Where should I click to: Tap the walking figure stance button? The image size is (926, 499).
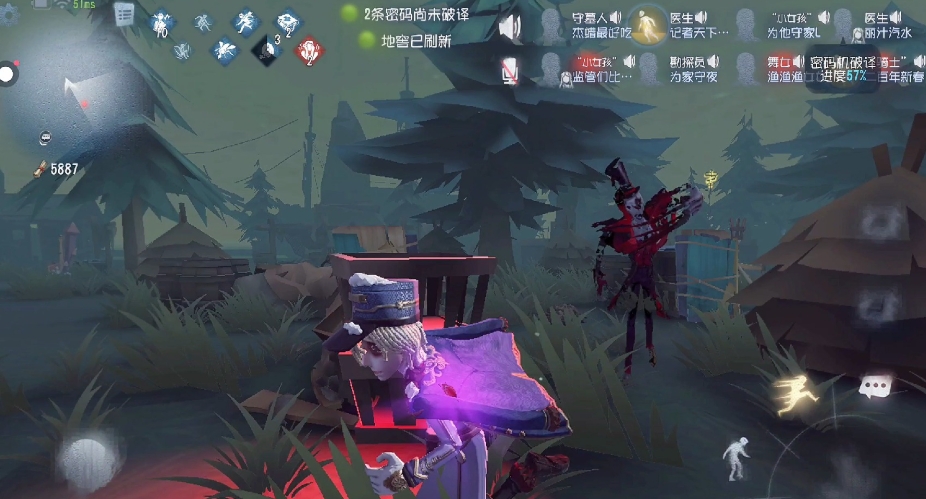coord(736,456)
